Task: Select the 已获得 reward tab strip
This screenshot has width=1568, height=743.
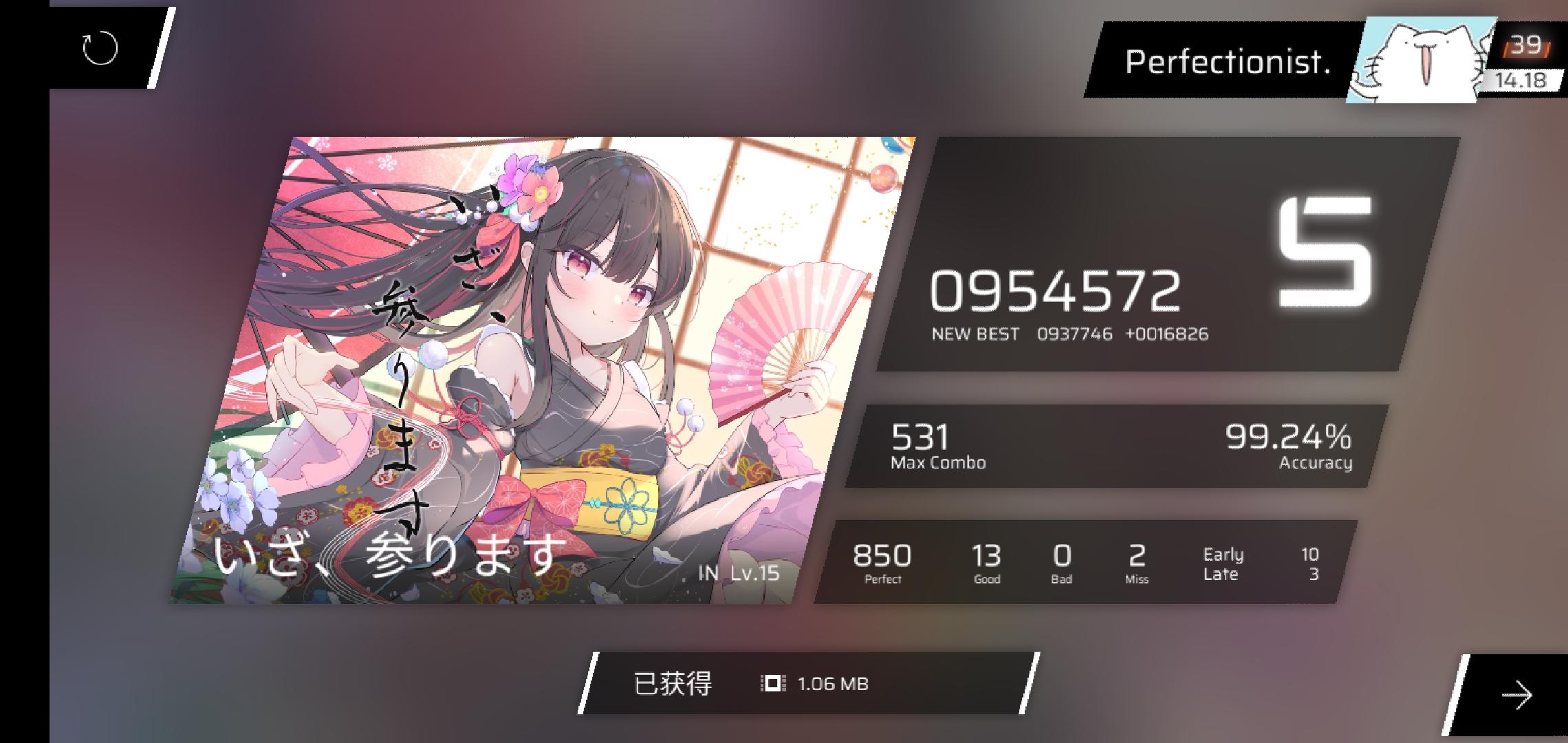Action: tap(673, 683)
